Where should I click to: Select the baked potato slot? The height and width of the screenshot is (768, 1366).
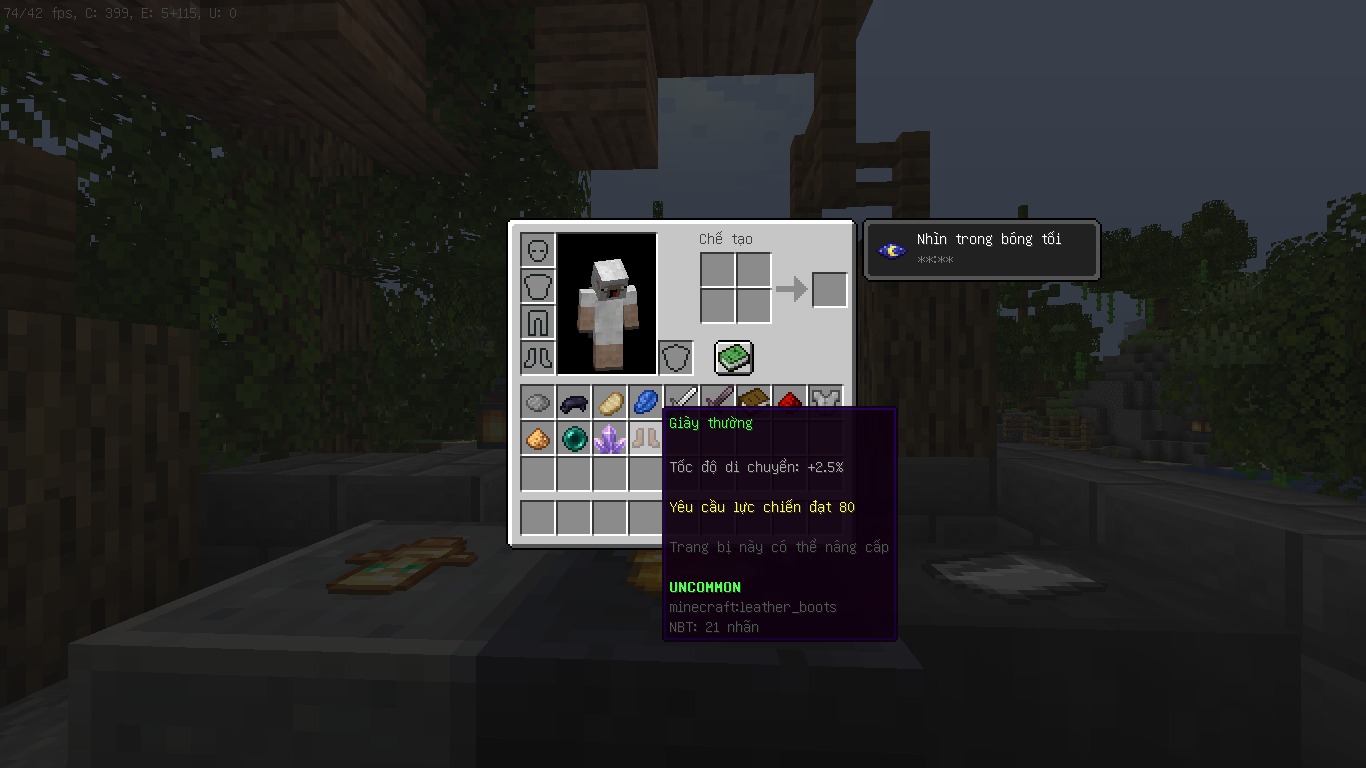(609, 402)
